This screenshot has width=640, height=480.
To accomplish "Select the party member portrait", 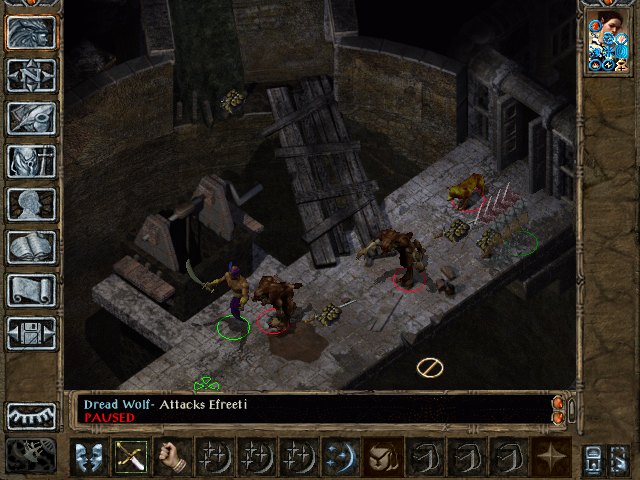I will pyautogui.click(x=608, y=42).
